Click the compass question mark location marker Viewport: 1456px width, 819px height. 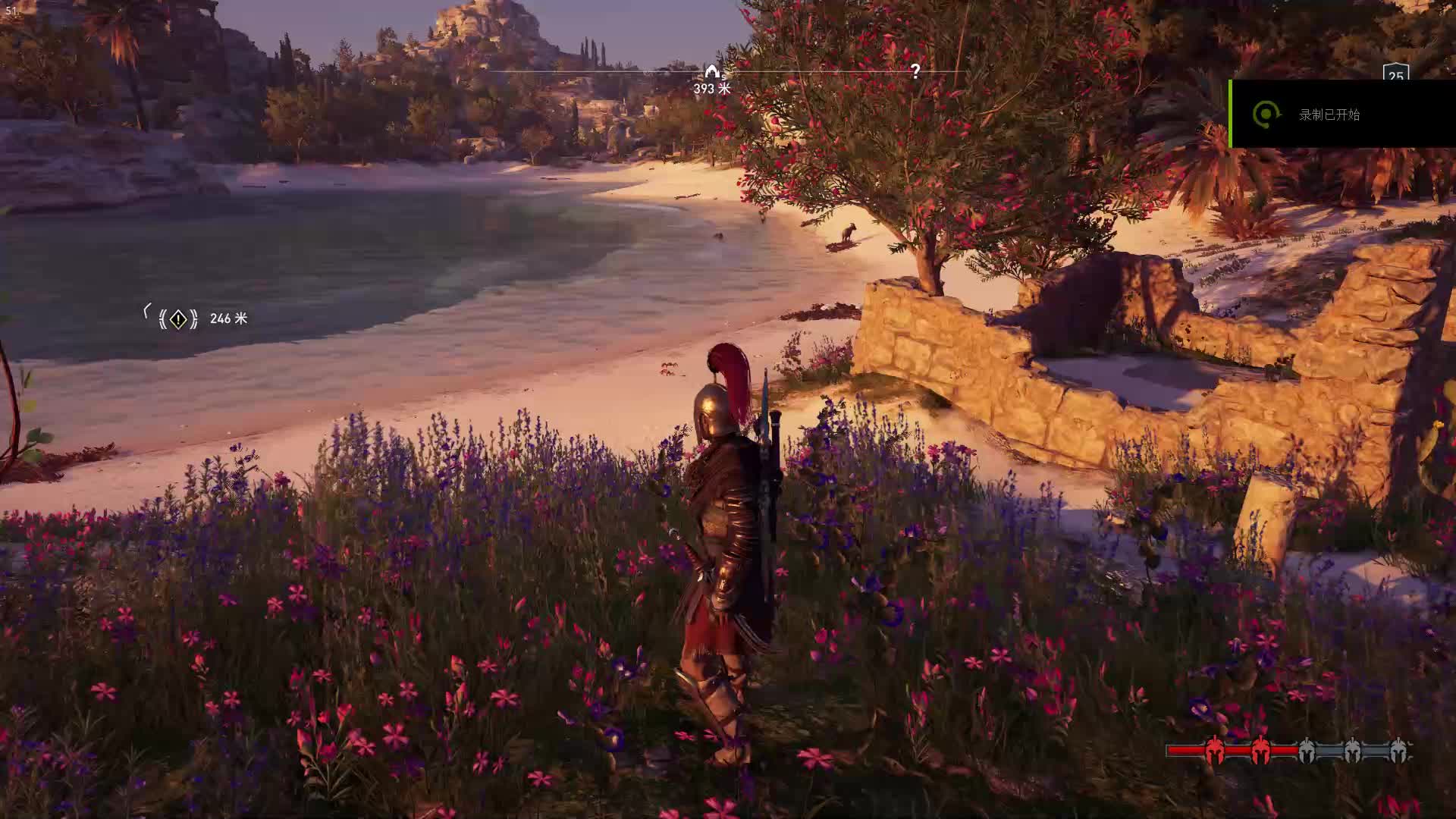click(915, 71)
